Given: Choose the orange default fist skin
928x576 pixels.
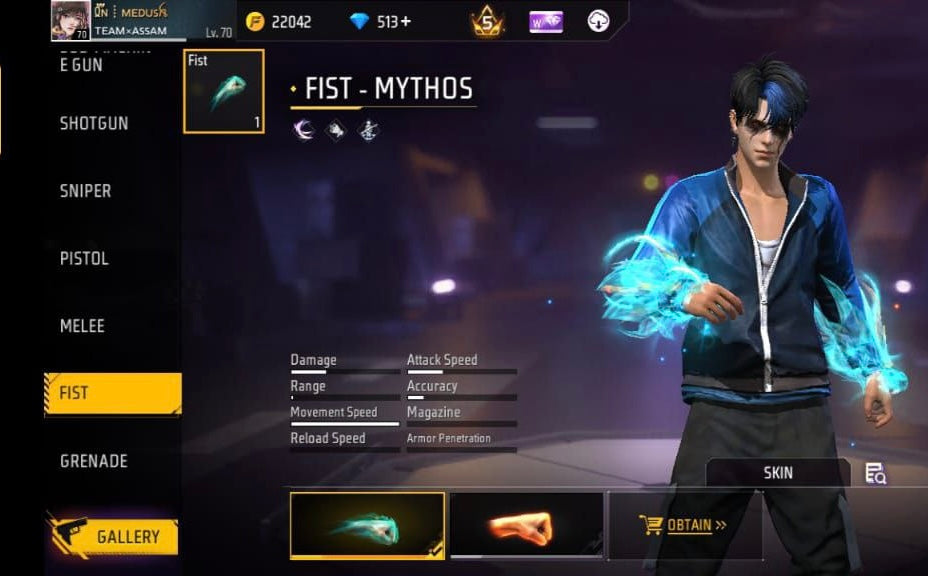Looking at the screenshot, I should click(x=526, y=524).
